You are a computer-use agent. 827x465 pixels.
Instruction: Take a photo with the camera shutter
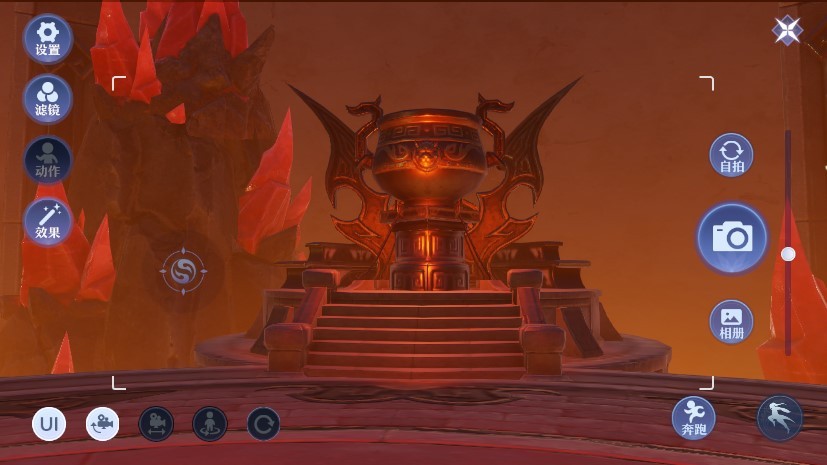tap(732, 238)
